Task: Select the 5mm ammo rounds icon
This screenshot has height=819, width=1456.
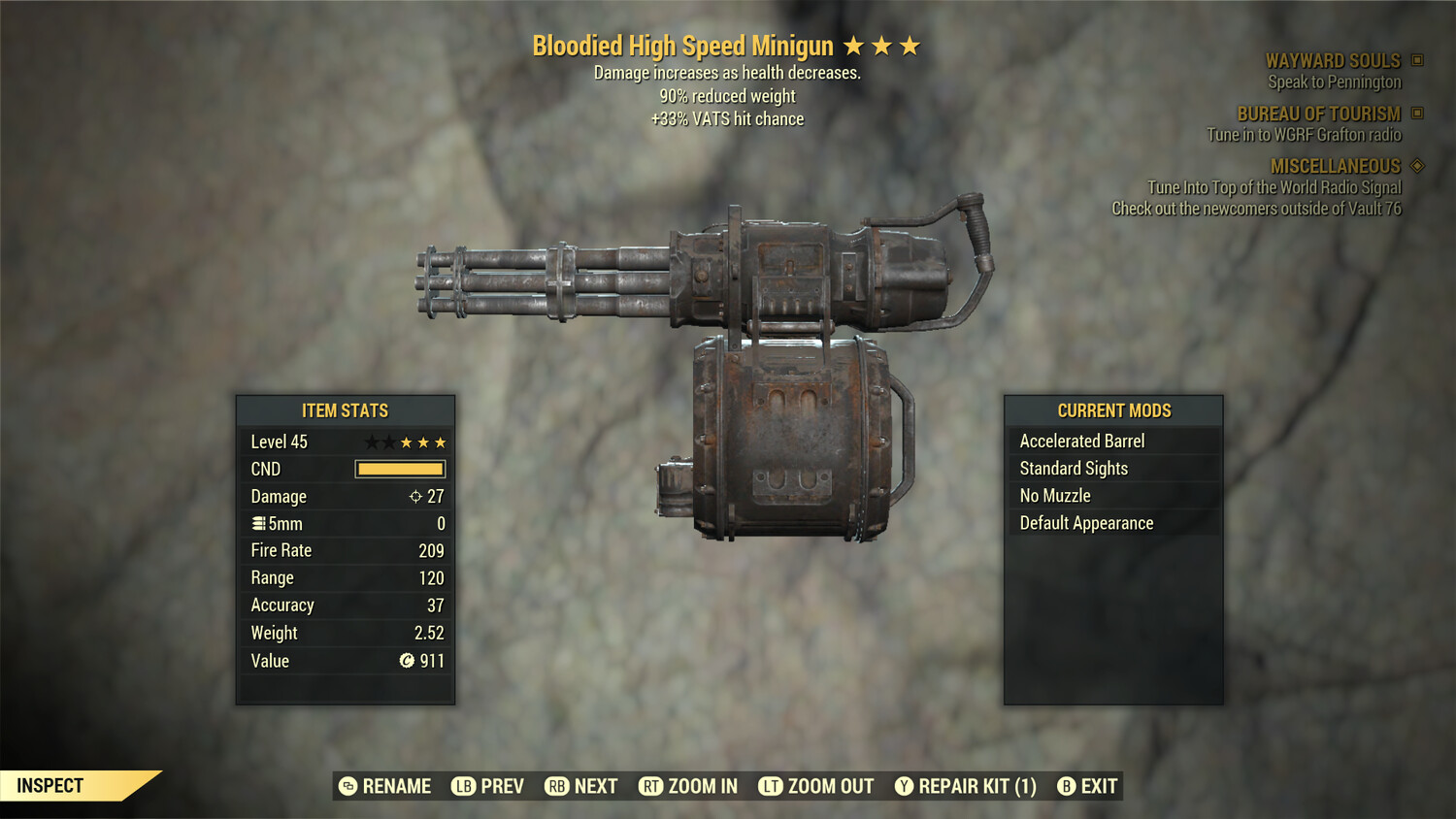Action: pyautogui.click(x=257, y=523)
